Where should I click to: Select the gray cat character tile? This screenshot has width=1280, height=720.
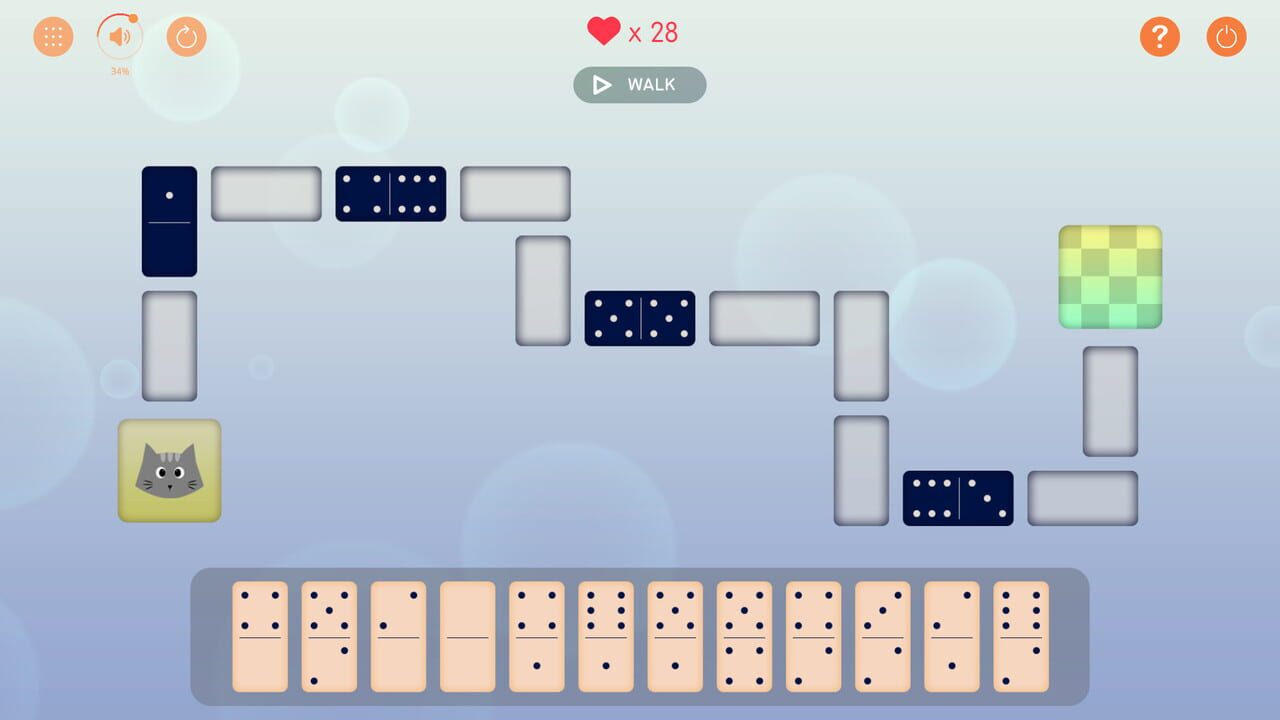point(168,470)
